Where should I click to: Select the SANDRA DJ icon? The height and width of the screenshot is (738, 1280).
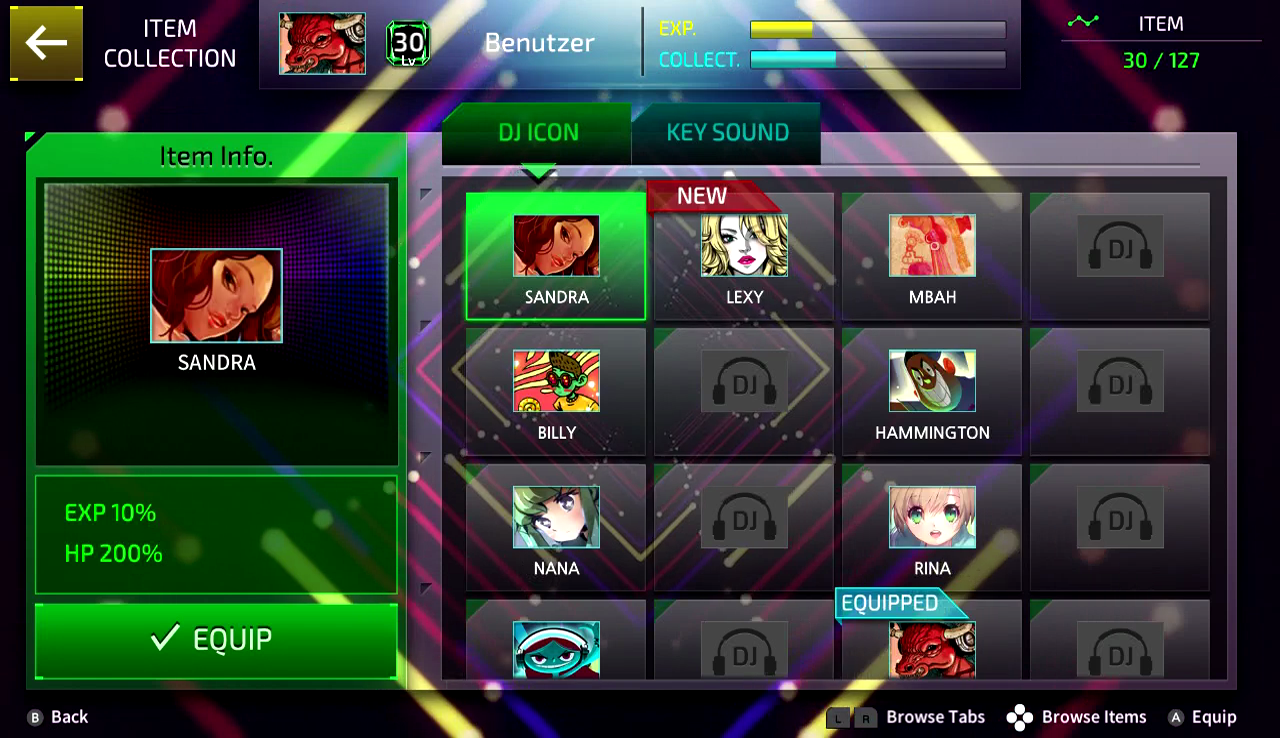coord(555,250)
